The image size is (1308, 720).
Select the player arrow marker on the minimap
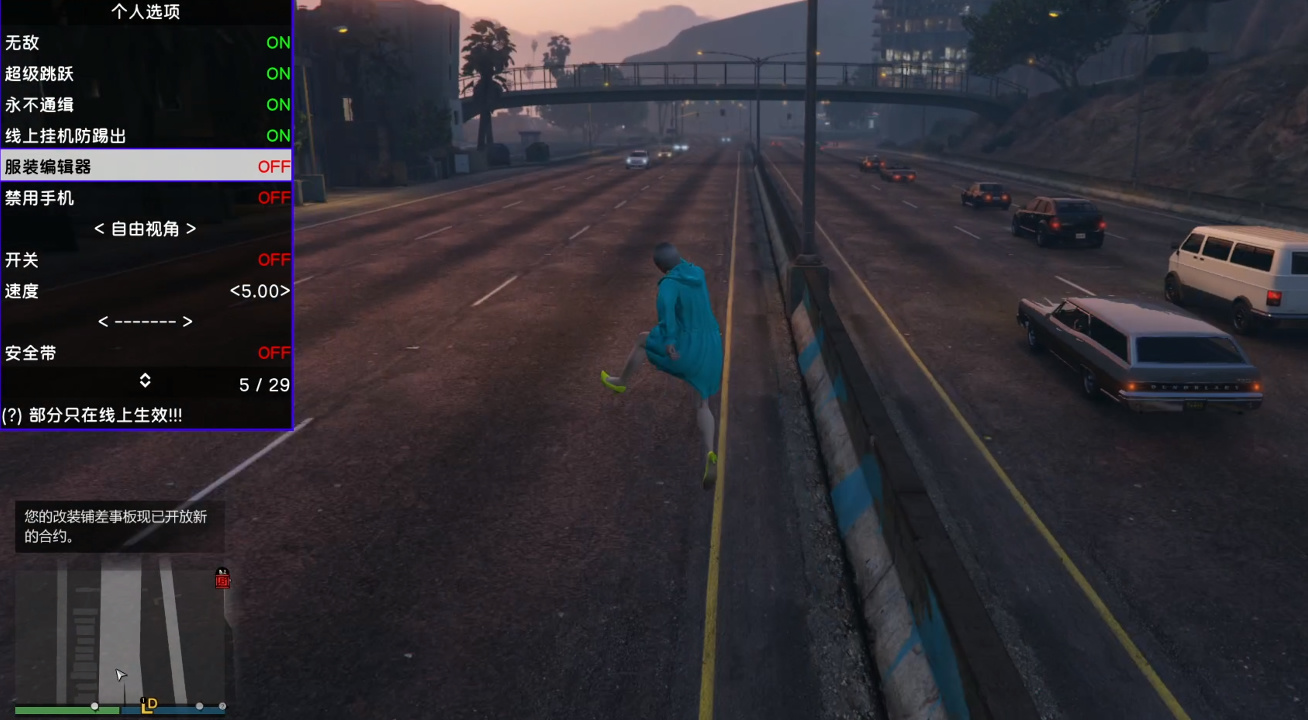click(x=120, y=674)
